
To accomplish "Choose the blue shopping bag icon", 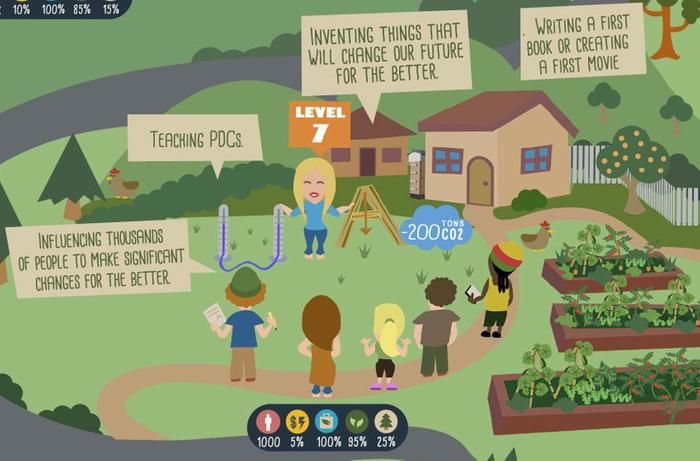I will click(326, 421).
